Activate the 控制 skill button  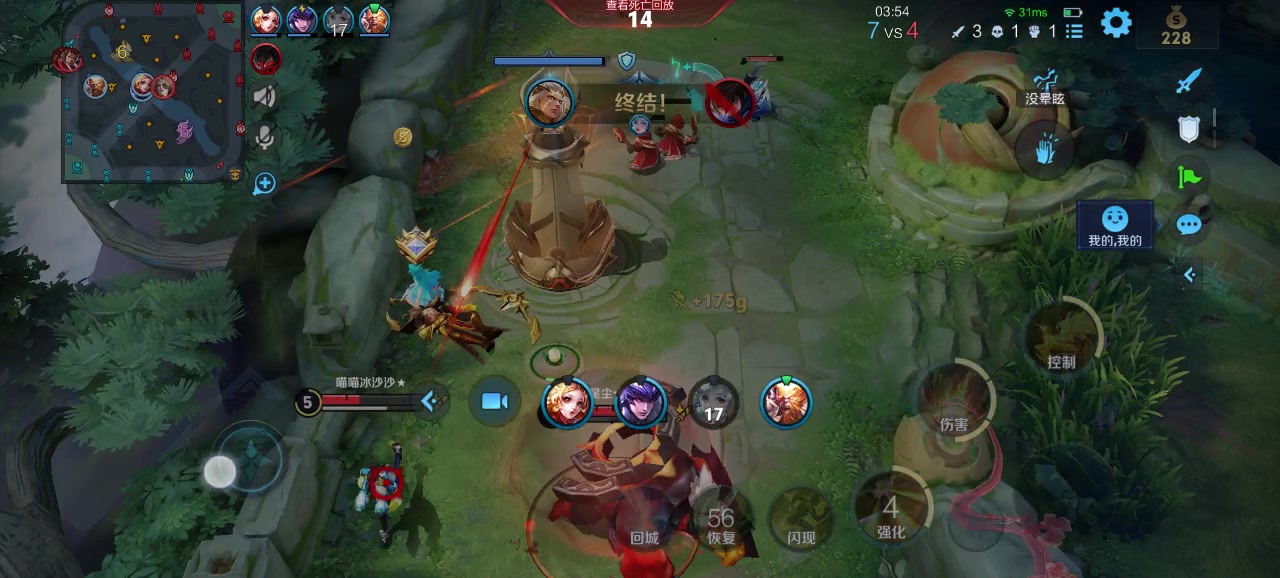[x=1061, y=338]
